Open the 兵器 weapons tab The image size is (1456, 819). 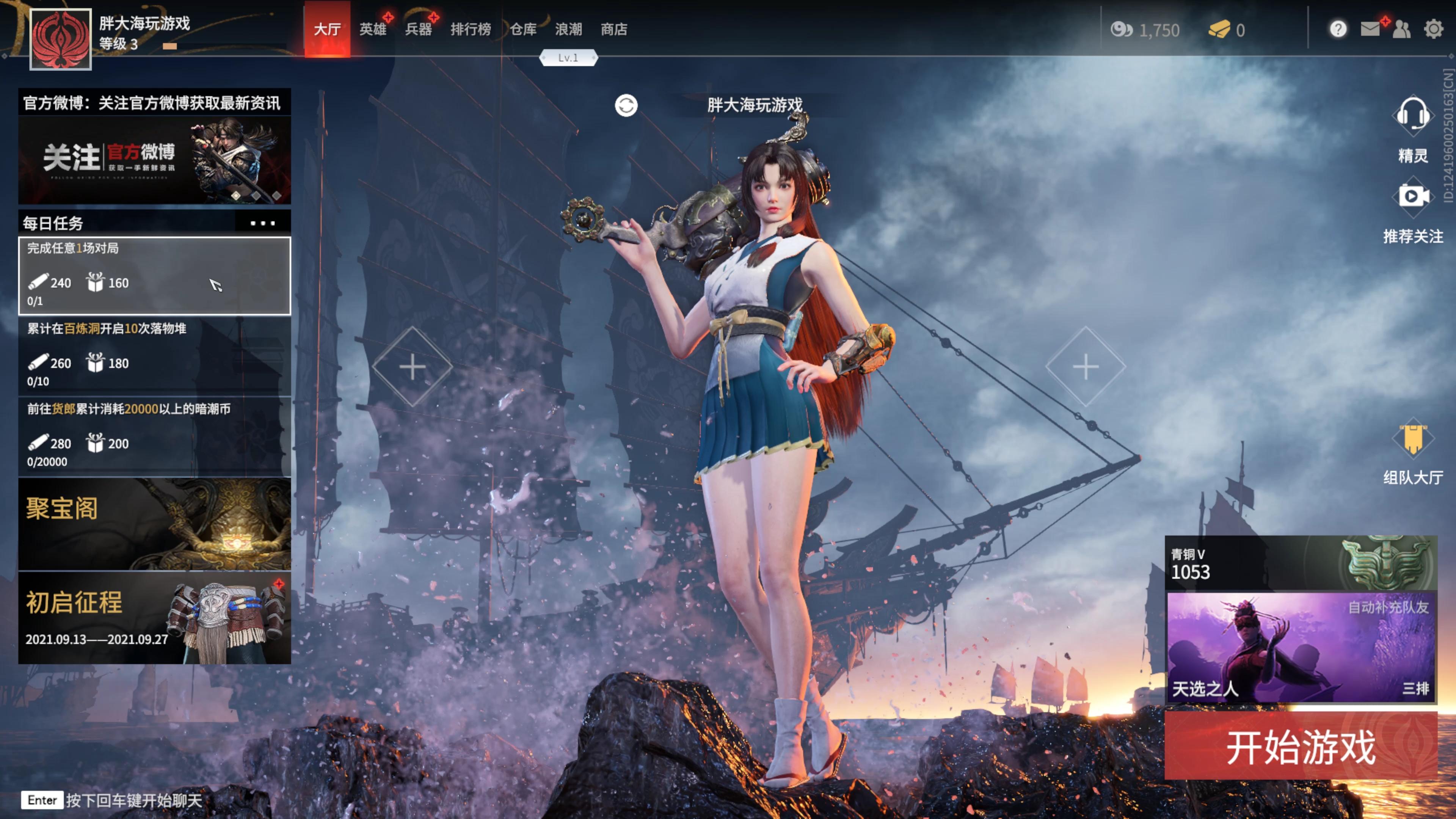(418, 30)
